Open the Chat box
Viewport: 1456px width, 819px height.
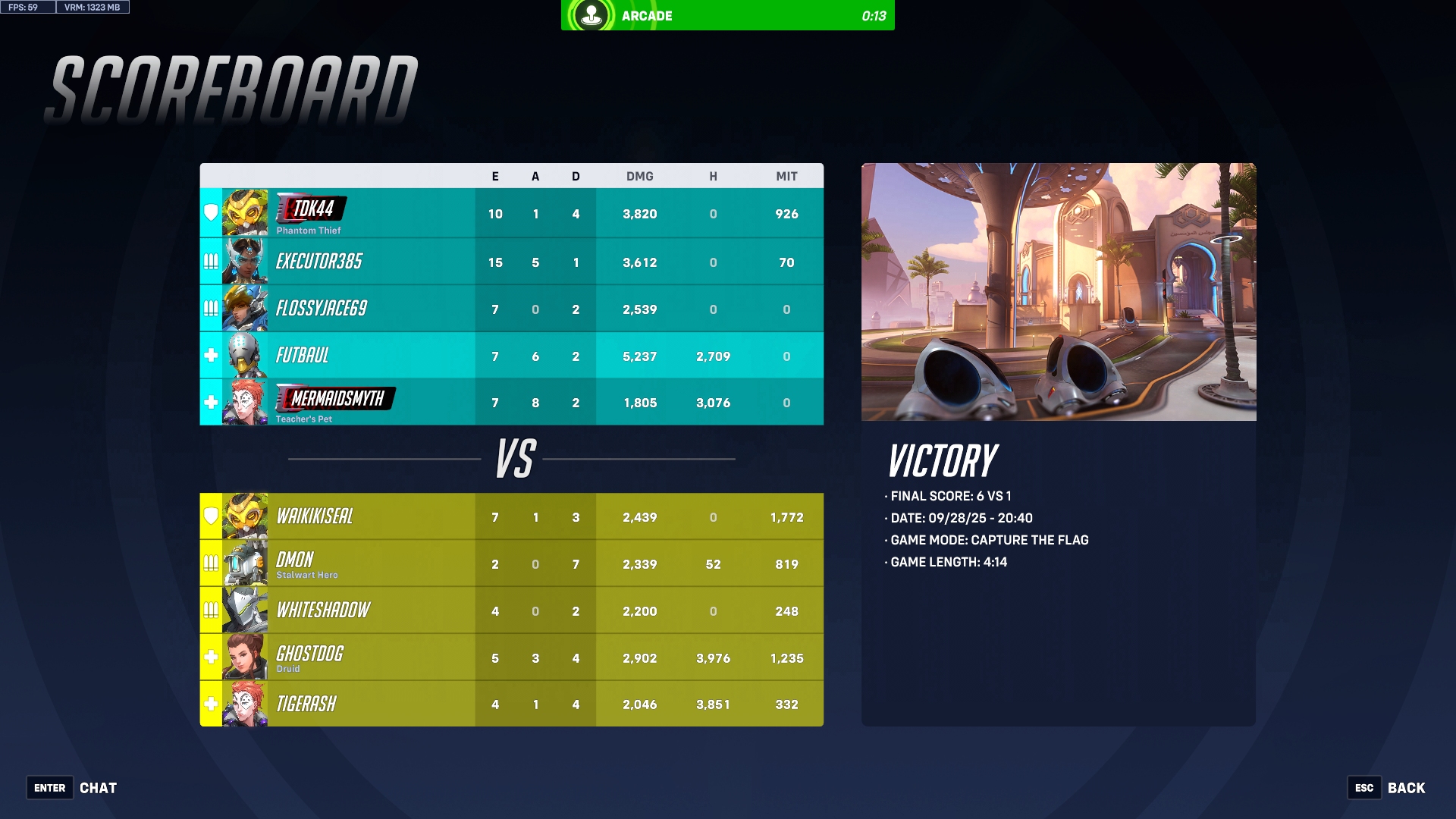pyautogui.click(x=73, y=788)
